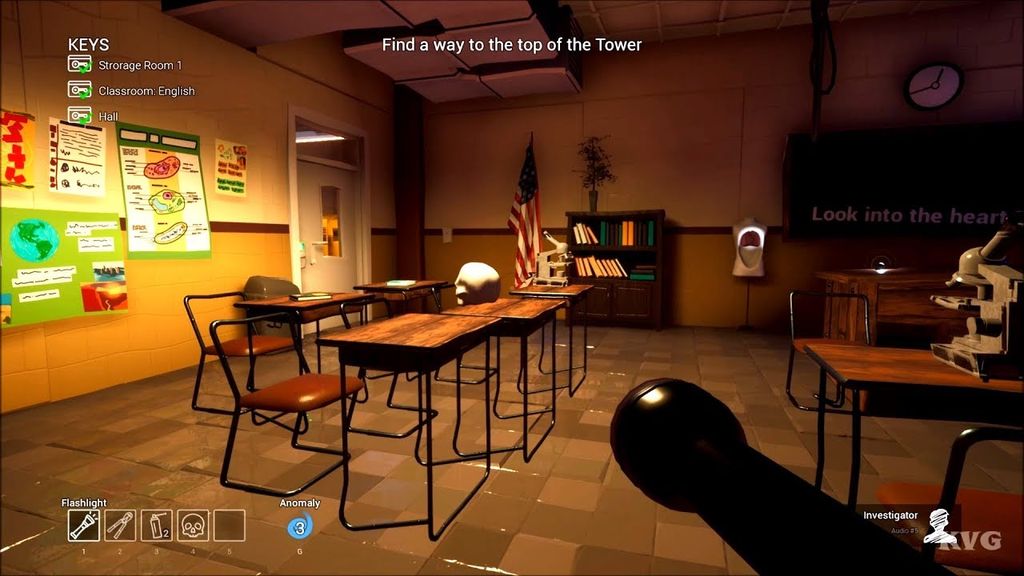Viewport: 1024px width, 576px height.
Task: Click the tower objective text
Action: tap(511, 45)
